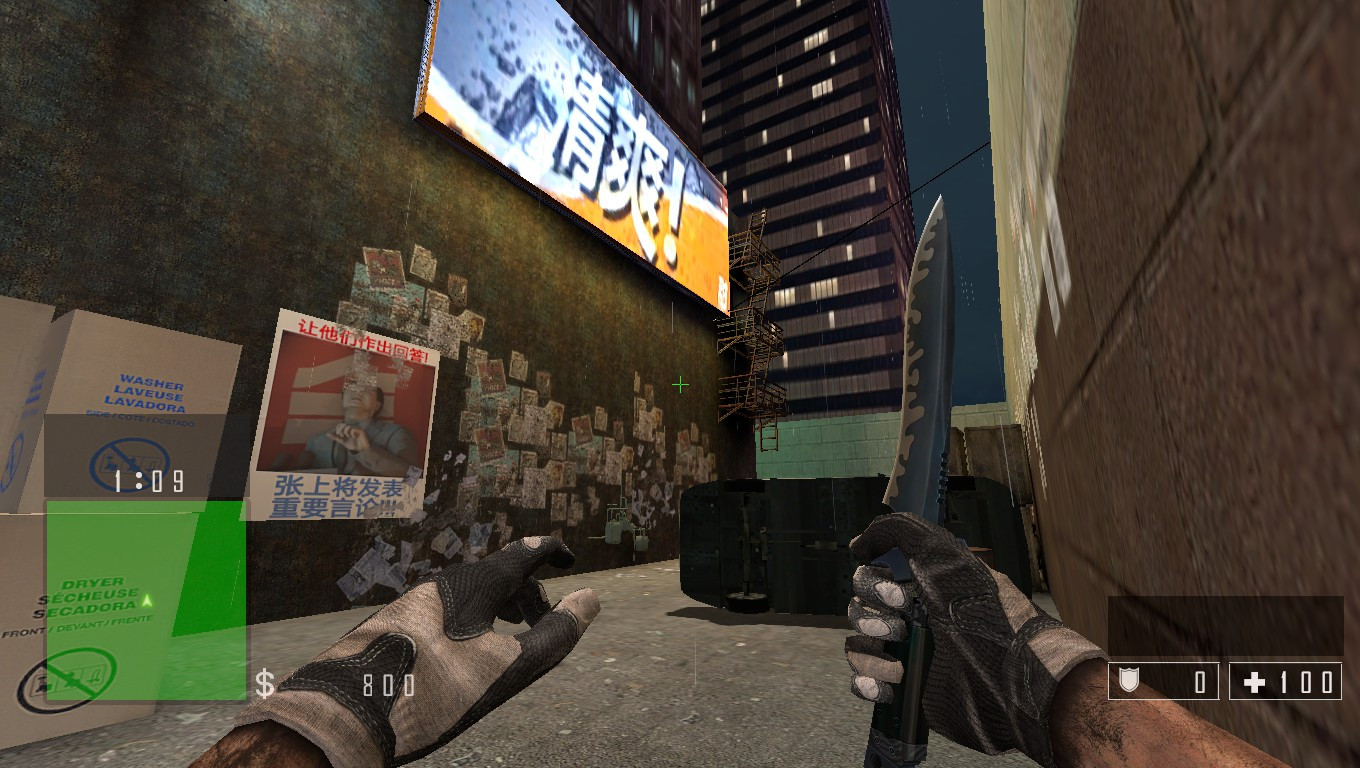Click the green crosshair at screen center

click(x=680, y=384)
